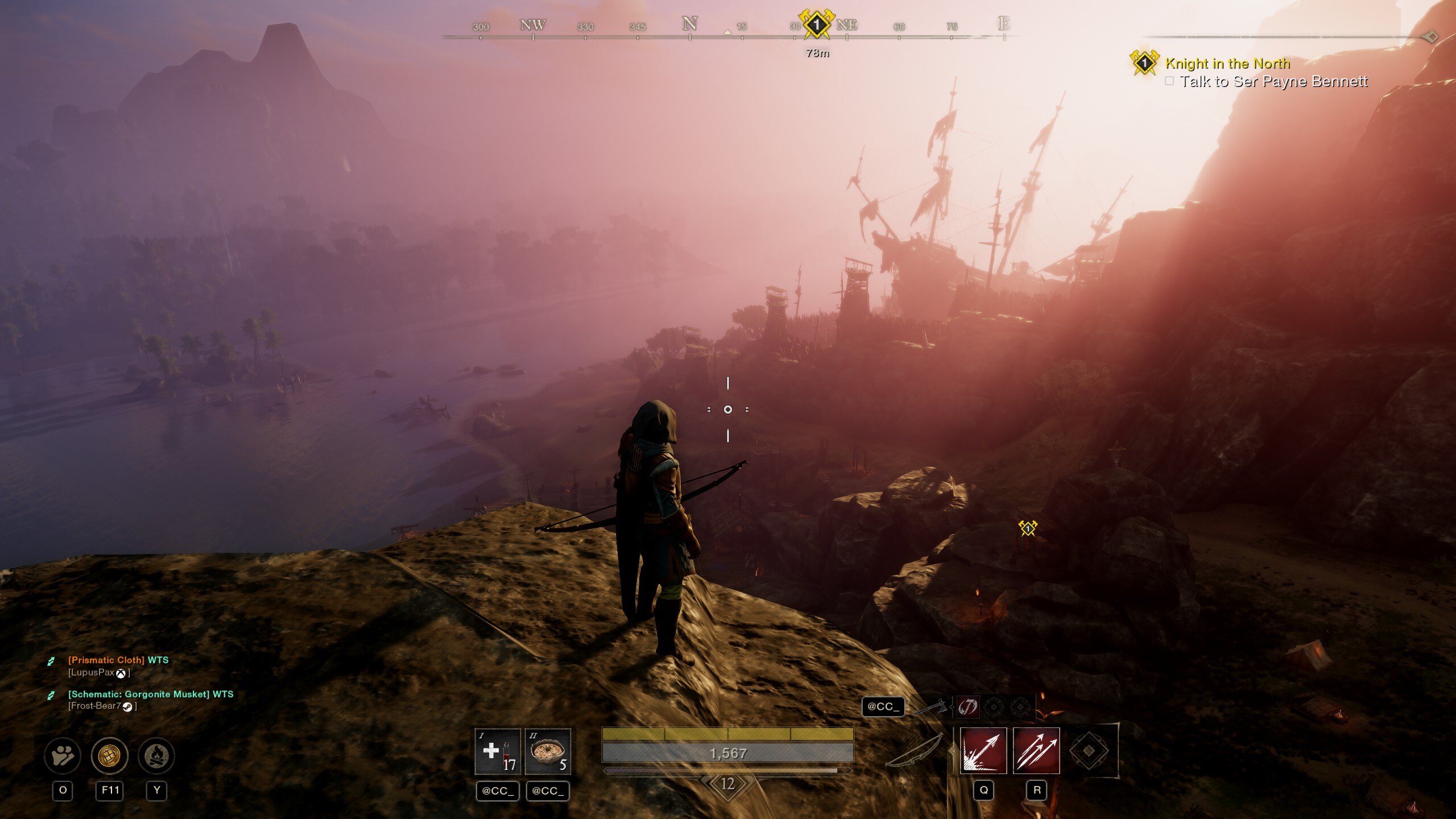Open the gold coin store icon
The width and height of the screenshot is (1456, 819).
[x=110, y=756]
